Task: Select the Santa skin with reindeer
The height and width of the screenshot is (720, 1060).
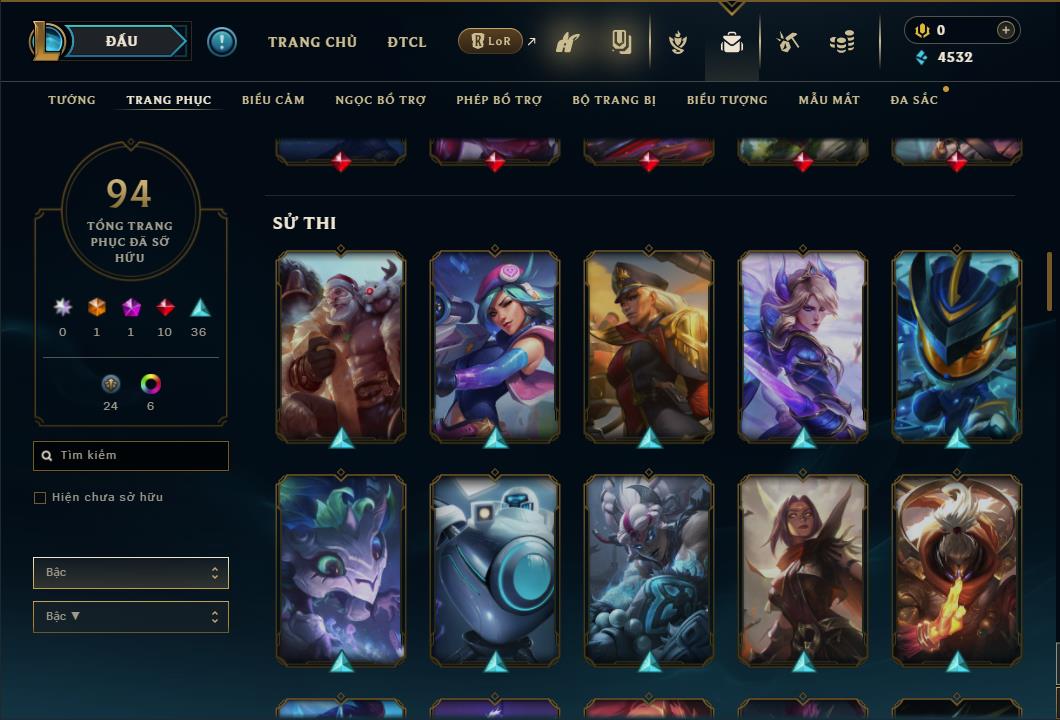Action: coord(341,345)
